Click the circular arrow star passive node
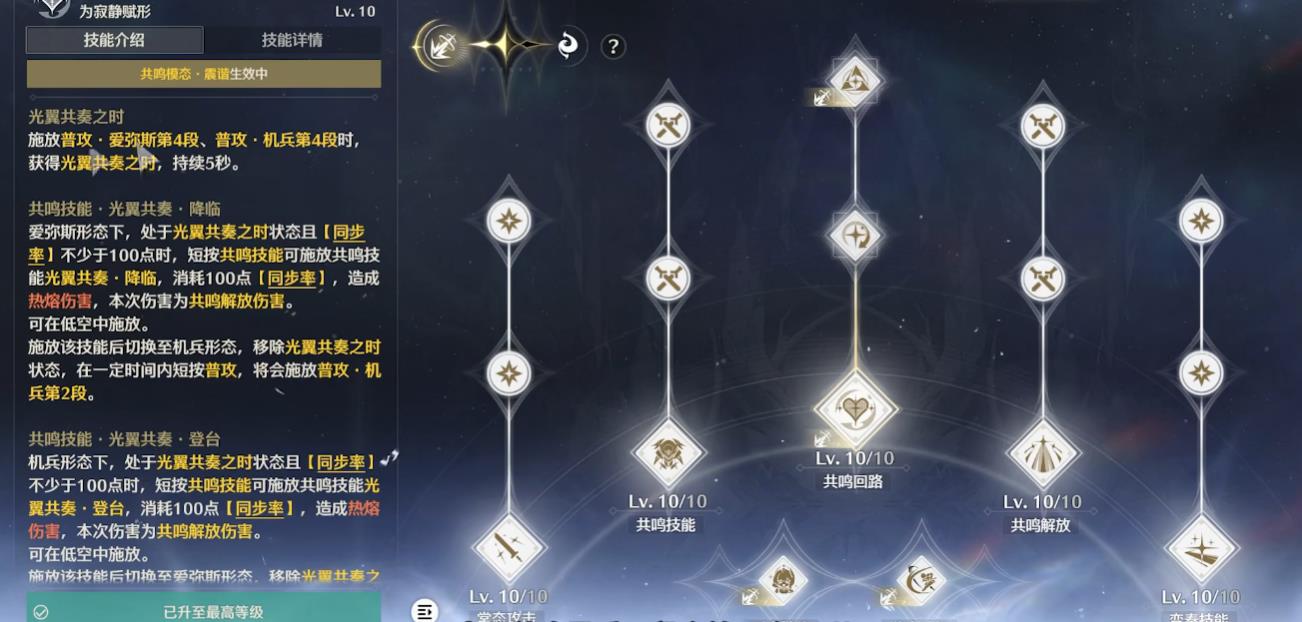The image size is (1302, 622). [x=855, y=237]
